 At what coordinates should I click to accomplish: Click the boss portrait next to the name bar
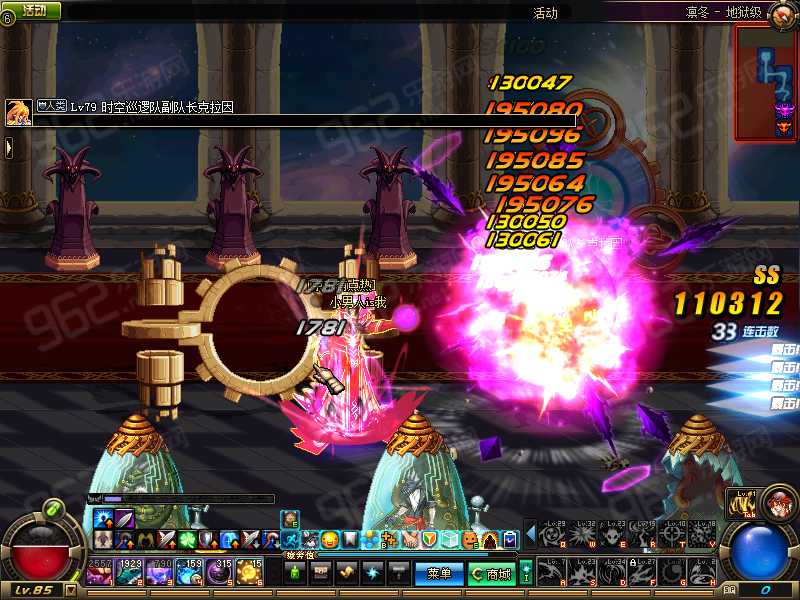[18, 112]
